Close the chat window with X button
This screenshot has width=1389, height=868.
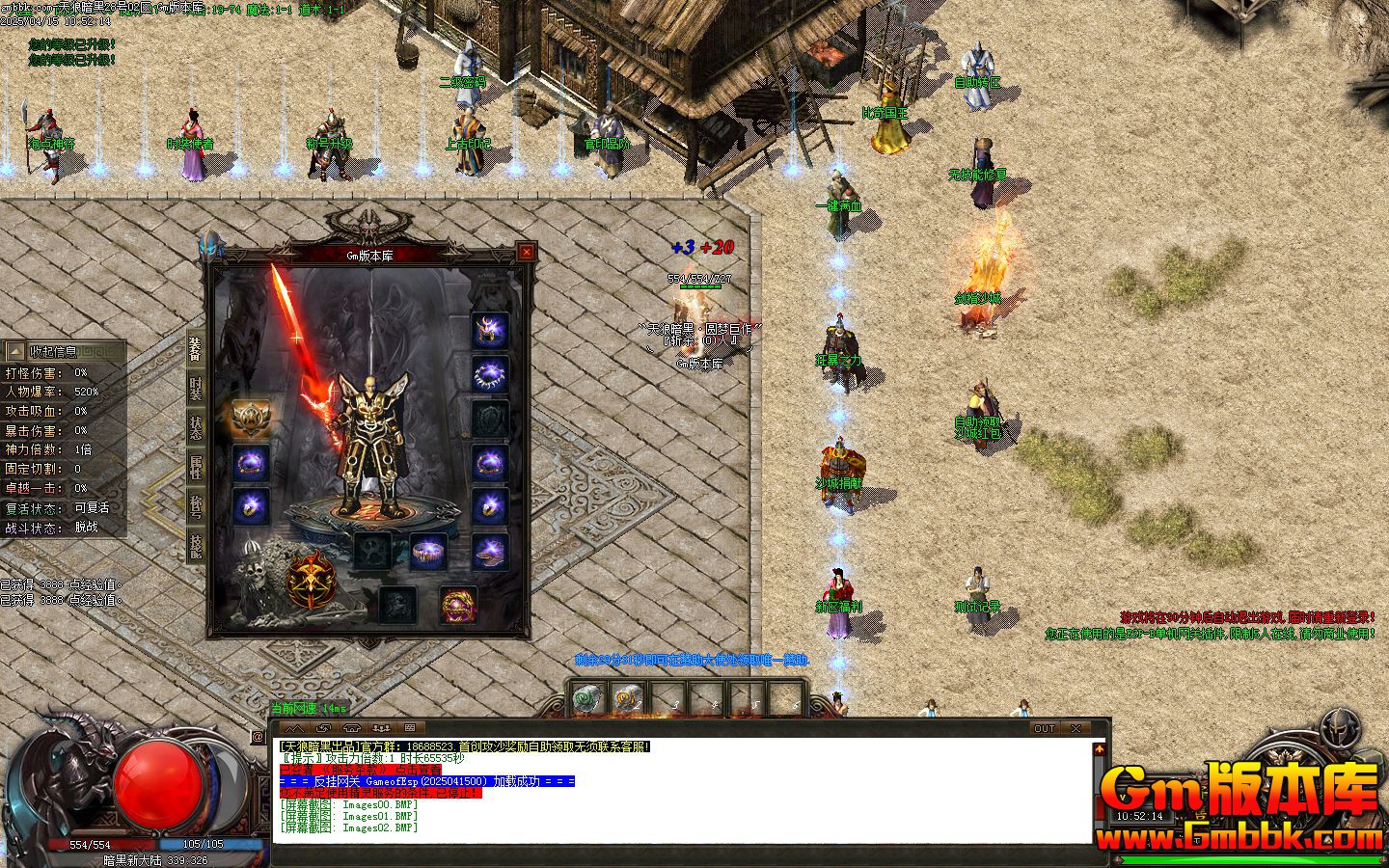click(x=1076, y=728)
